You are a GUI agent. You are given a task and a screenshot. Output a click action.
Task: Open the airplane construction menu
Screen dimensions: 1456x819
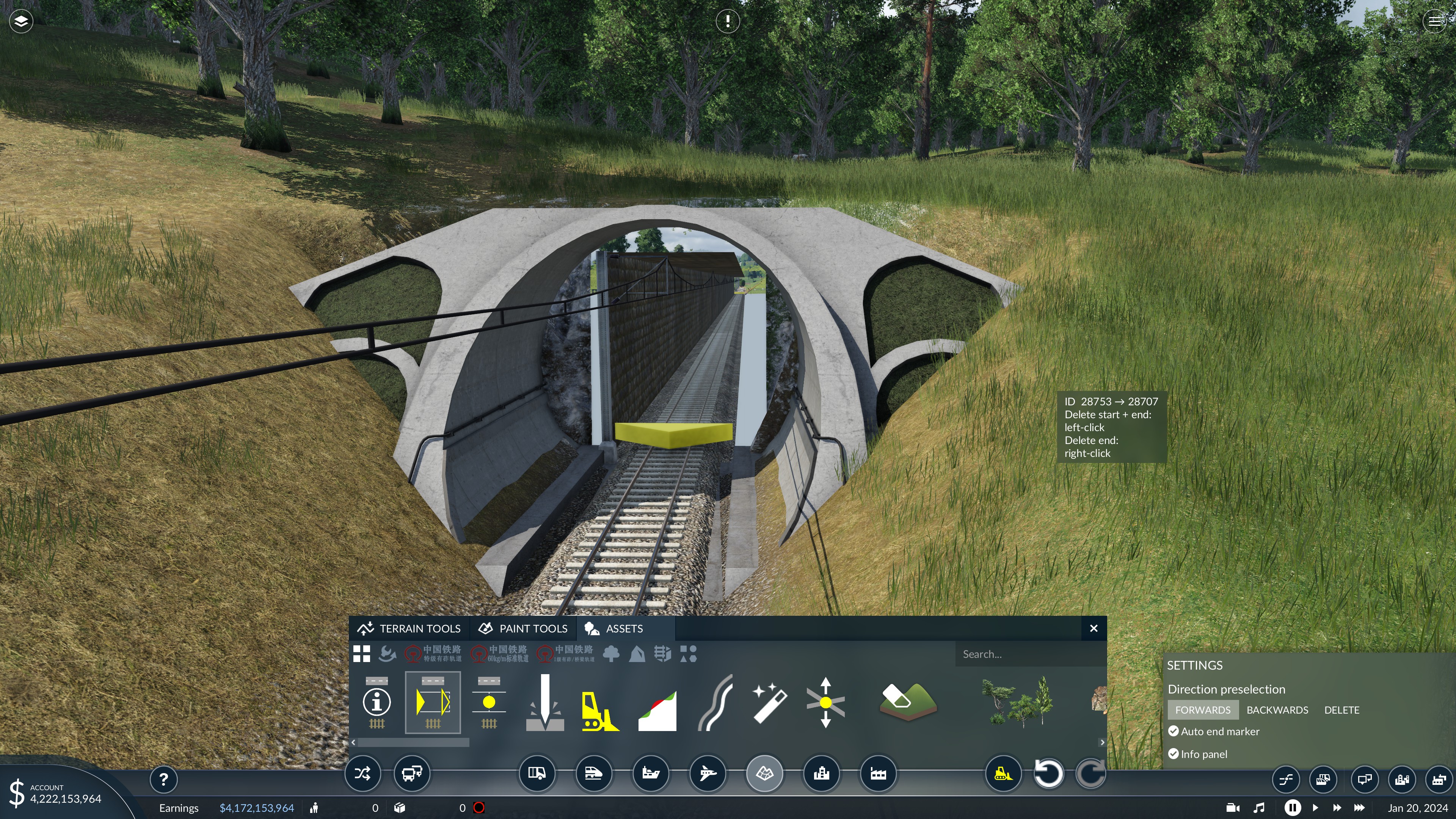pyautogui.click(x=708, y=773)
